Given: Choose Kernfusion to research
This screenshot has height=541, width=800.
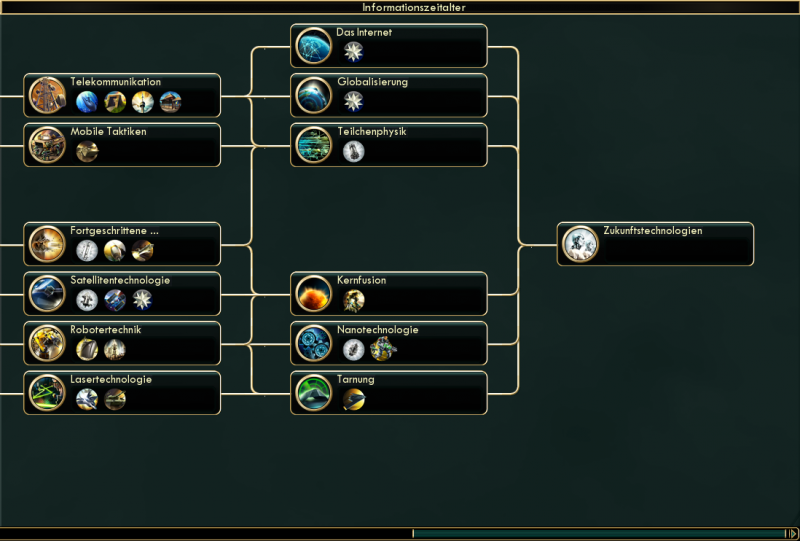Looking at the screenshot, I should pyautogui.click(x=390, y=293).
